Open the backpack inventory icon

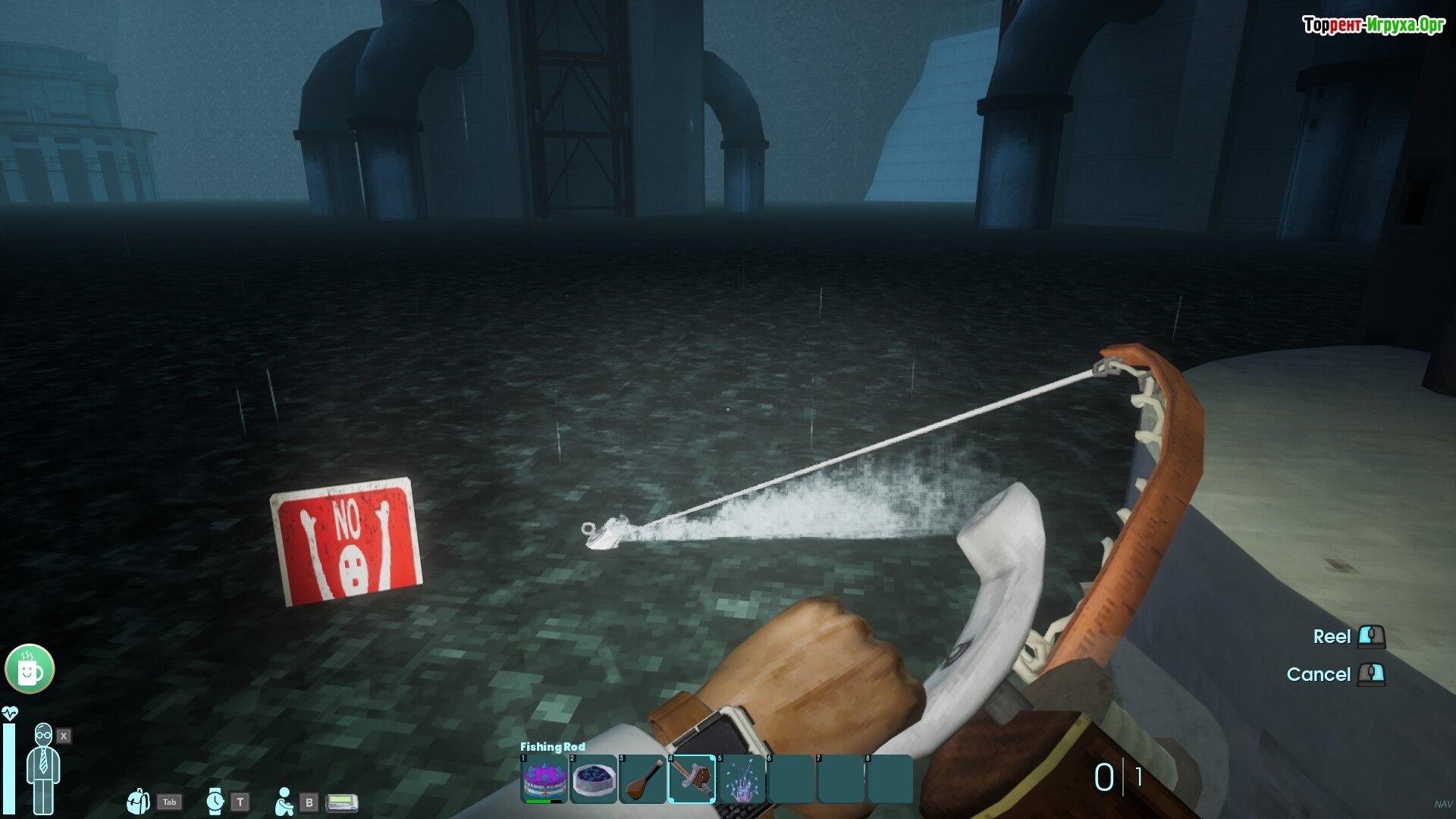pyautogui.click(x=138, y=802)
